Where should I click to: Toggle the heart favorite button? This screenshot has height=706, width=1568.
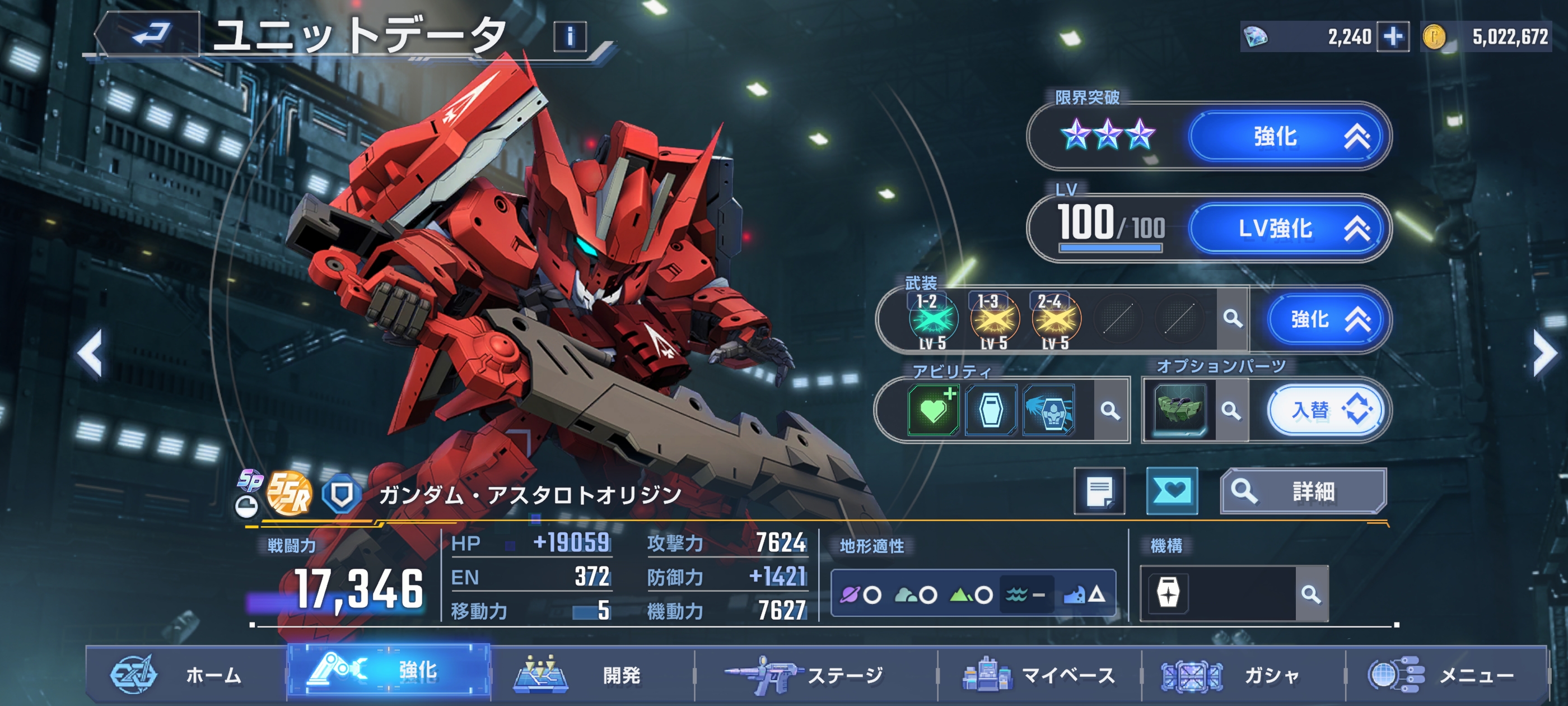coord(1172,491)
